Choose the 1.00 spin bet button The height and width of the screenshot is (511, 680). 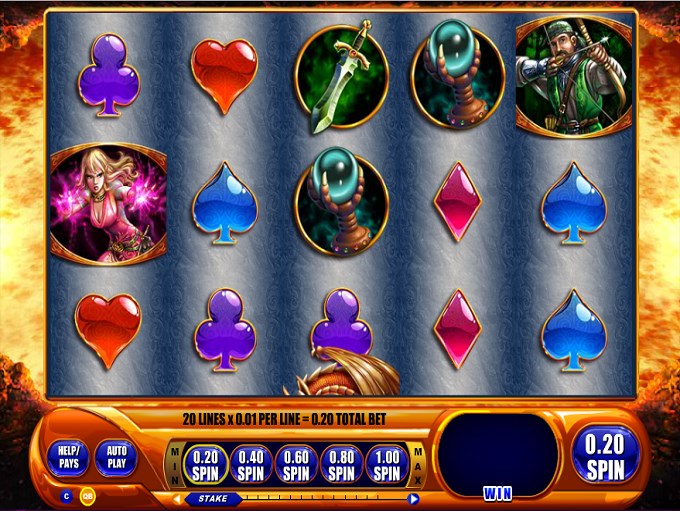point(386,464)
